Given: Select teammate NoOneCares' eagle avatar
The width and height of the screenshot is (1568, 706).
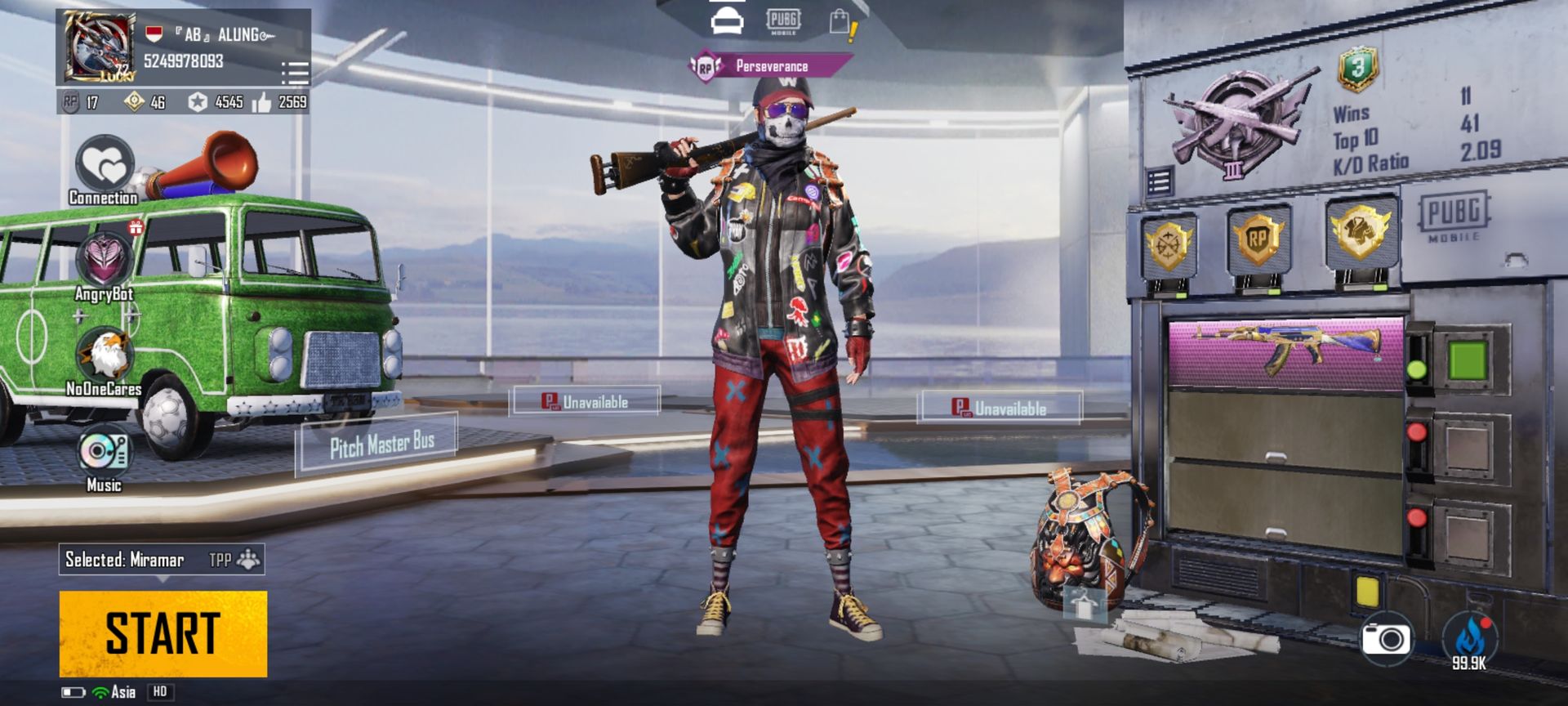Looking at the screenshot, I should (105, 355).
